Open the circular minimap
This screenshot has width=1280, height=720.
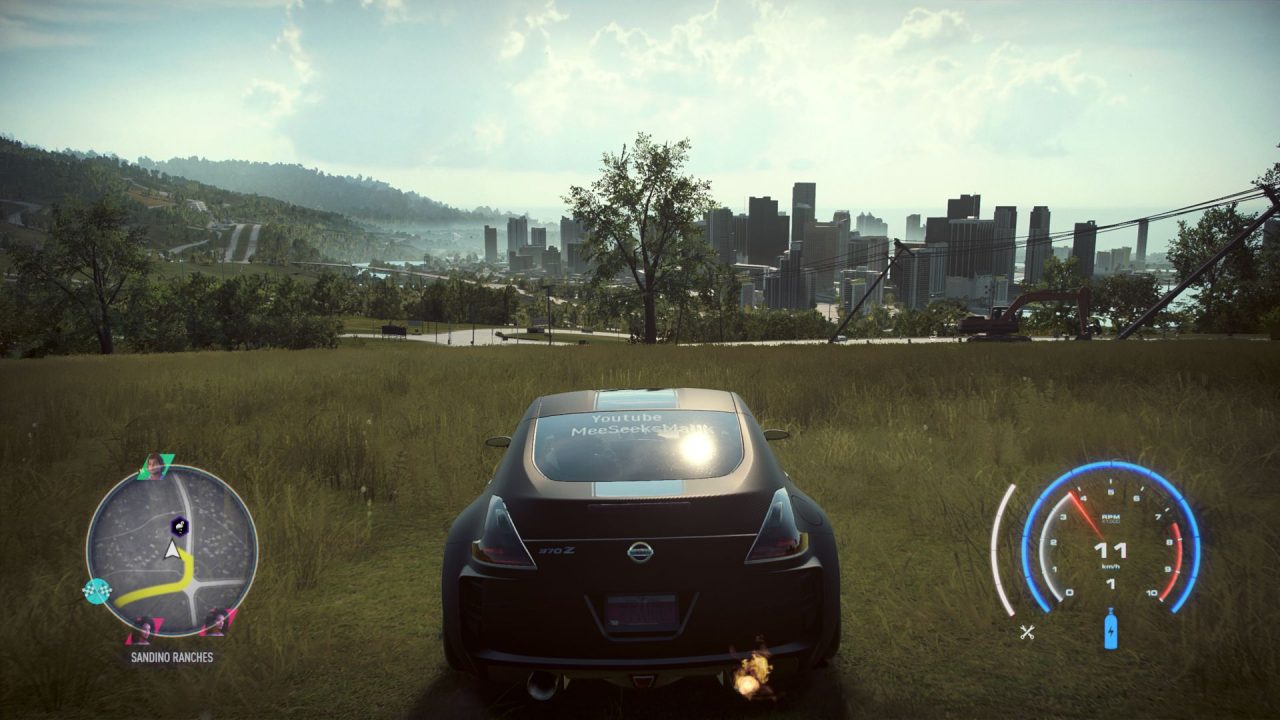point(171,551)
